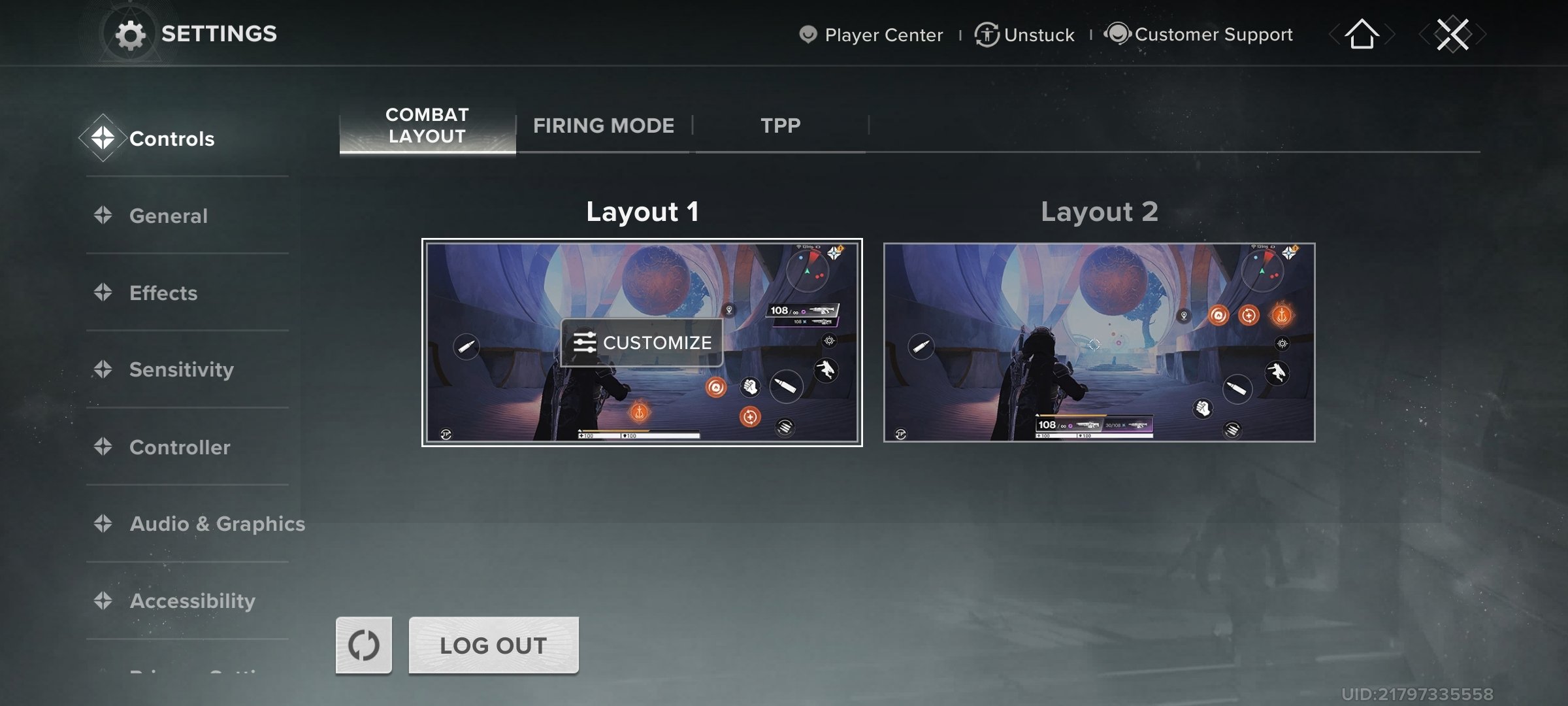Open the TPP tab

[779, 126]
